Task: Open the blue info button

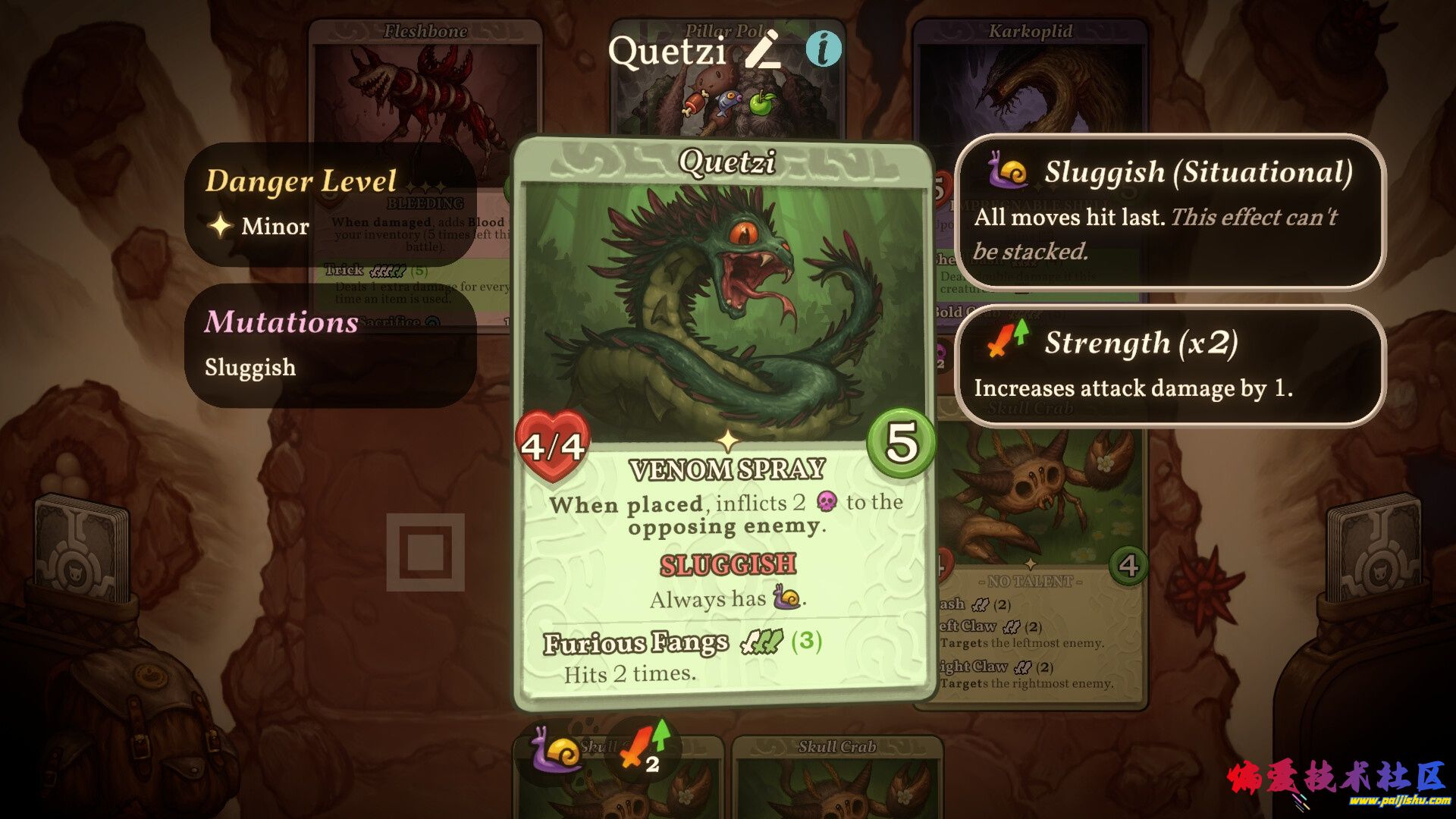Action: point(823,49)
